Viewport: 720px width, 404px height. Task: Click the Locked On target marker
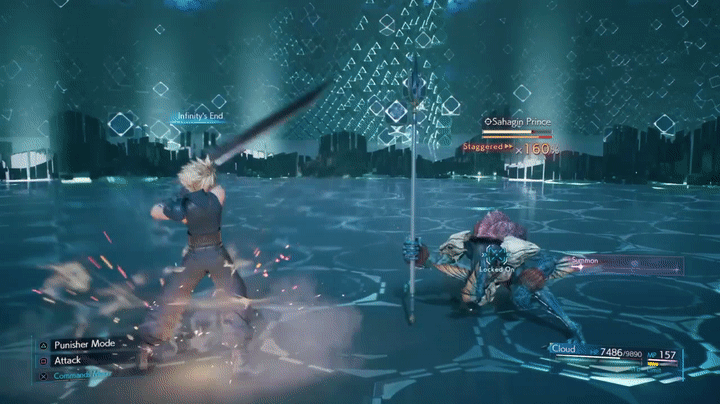point(496,270)
